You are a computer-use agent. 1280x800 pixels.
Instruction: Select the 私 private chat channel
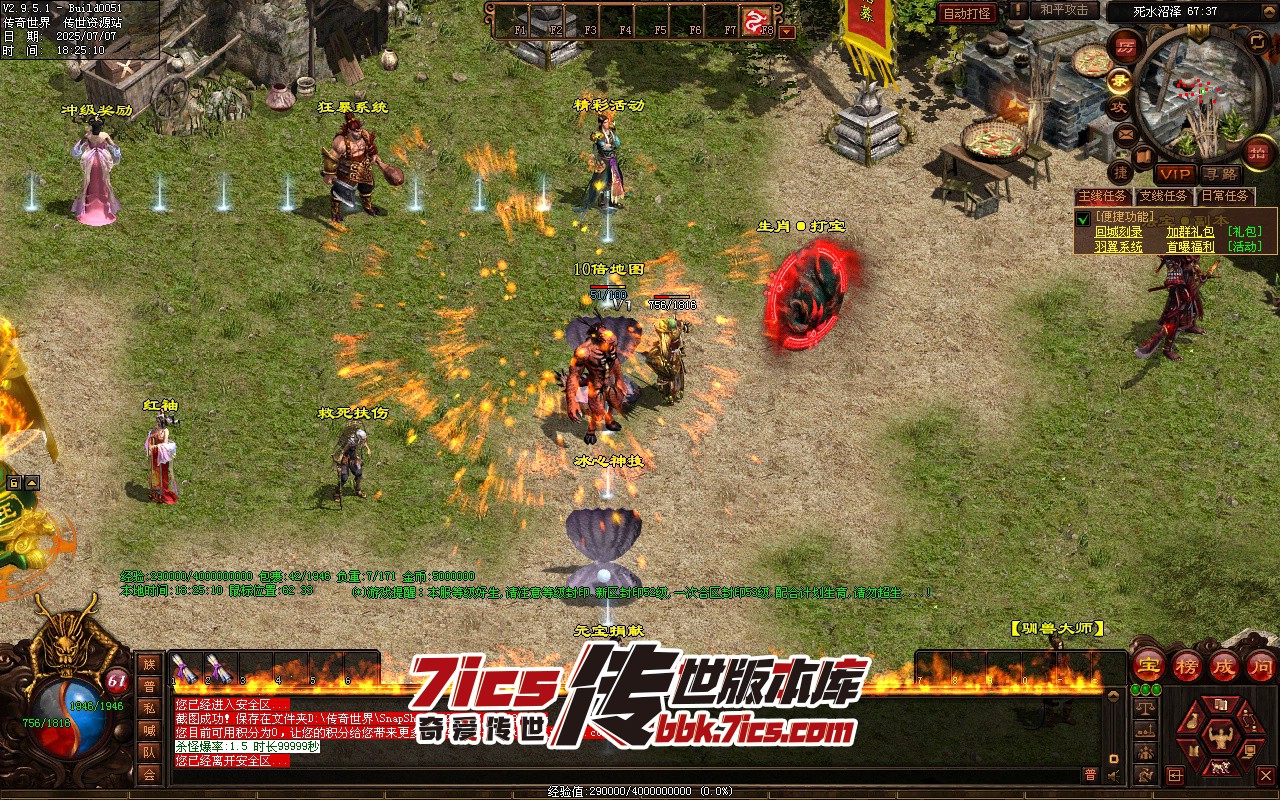pyautogui.click(x=149, y=708)
